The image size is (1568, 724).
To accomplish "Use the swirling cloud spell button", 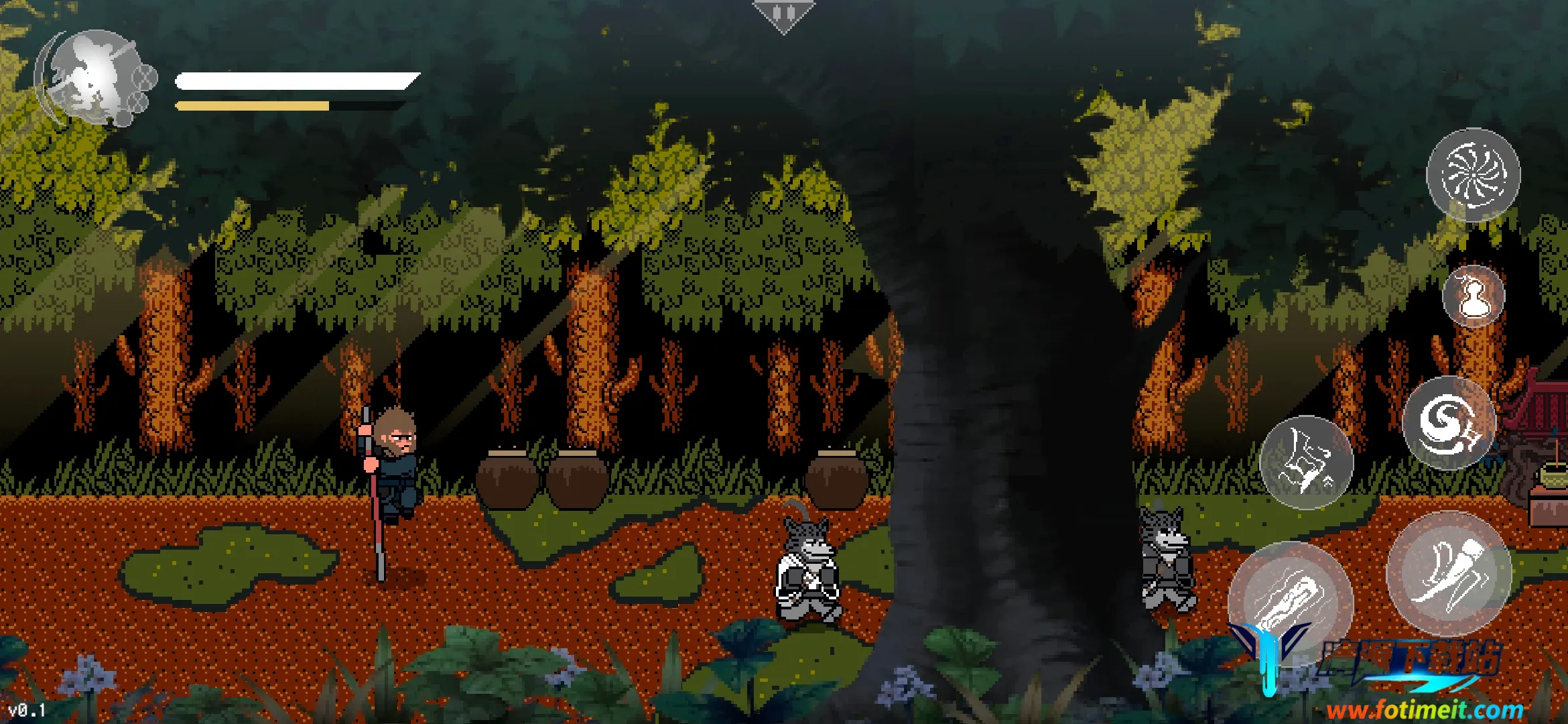I will [x=1449, y=423].
